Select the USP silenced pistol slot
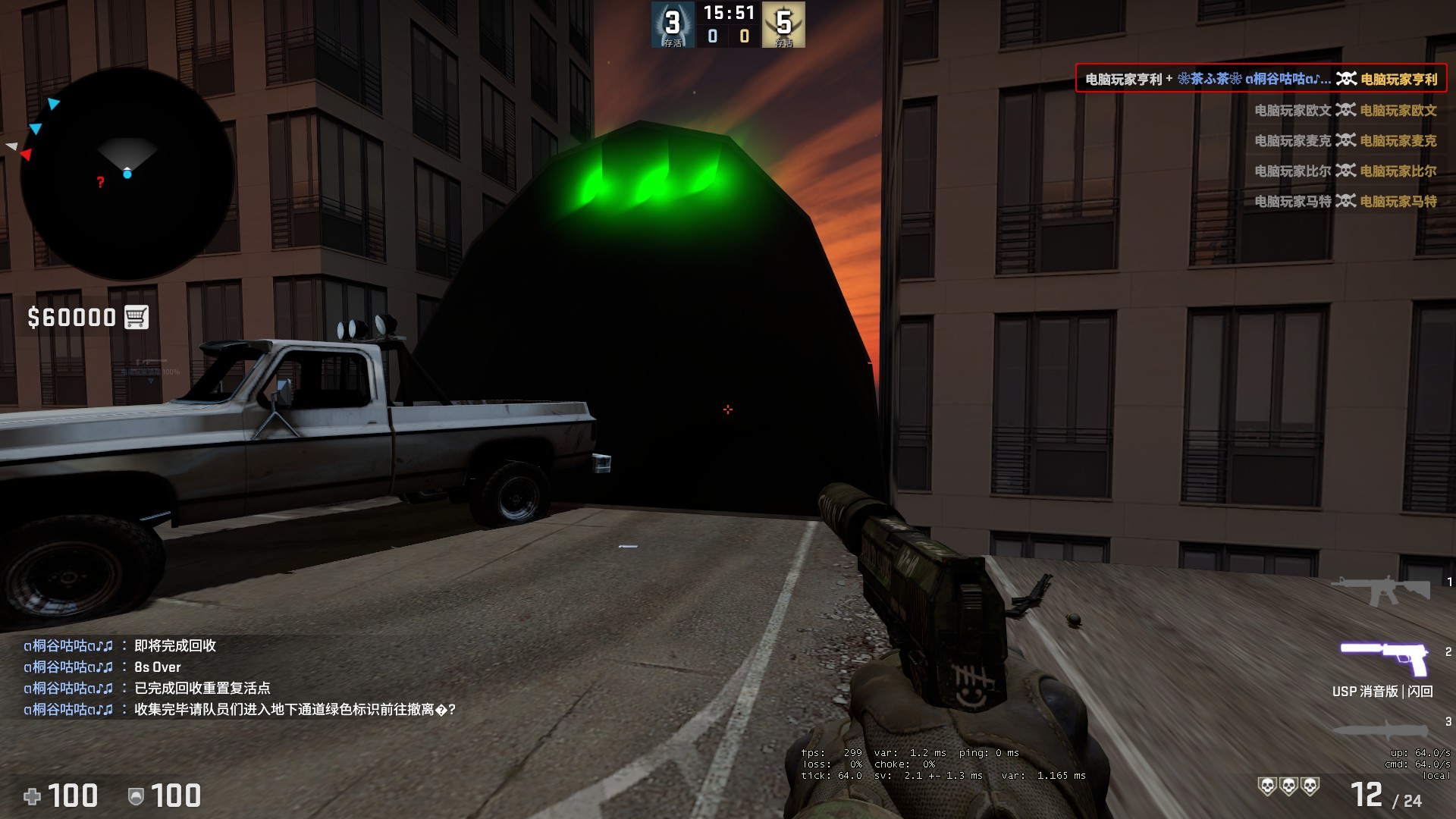The image size is (1456, 819). (1383, 657)
